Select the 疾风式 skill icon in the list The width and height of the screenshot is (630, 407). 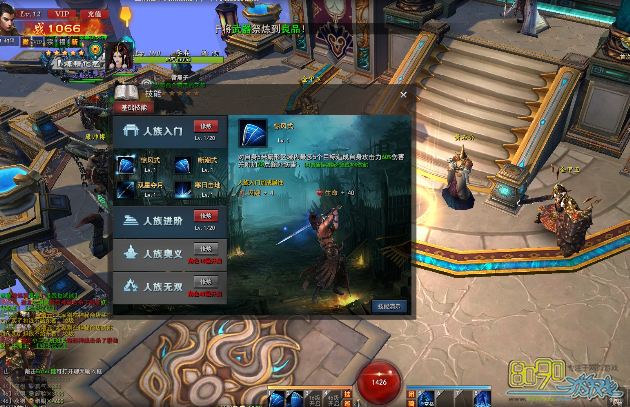point(127,163)
